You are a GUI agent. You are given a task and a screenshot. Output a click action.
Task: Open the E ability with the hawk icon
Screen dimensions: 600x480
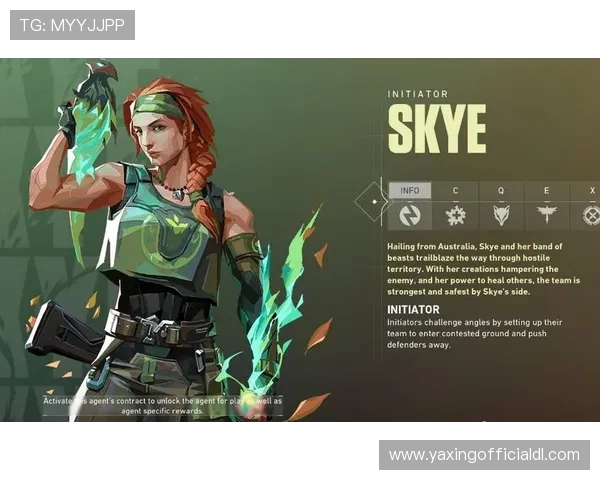coord(546,214)
